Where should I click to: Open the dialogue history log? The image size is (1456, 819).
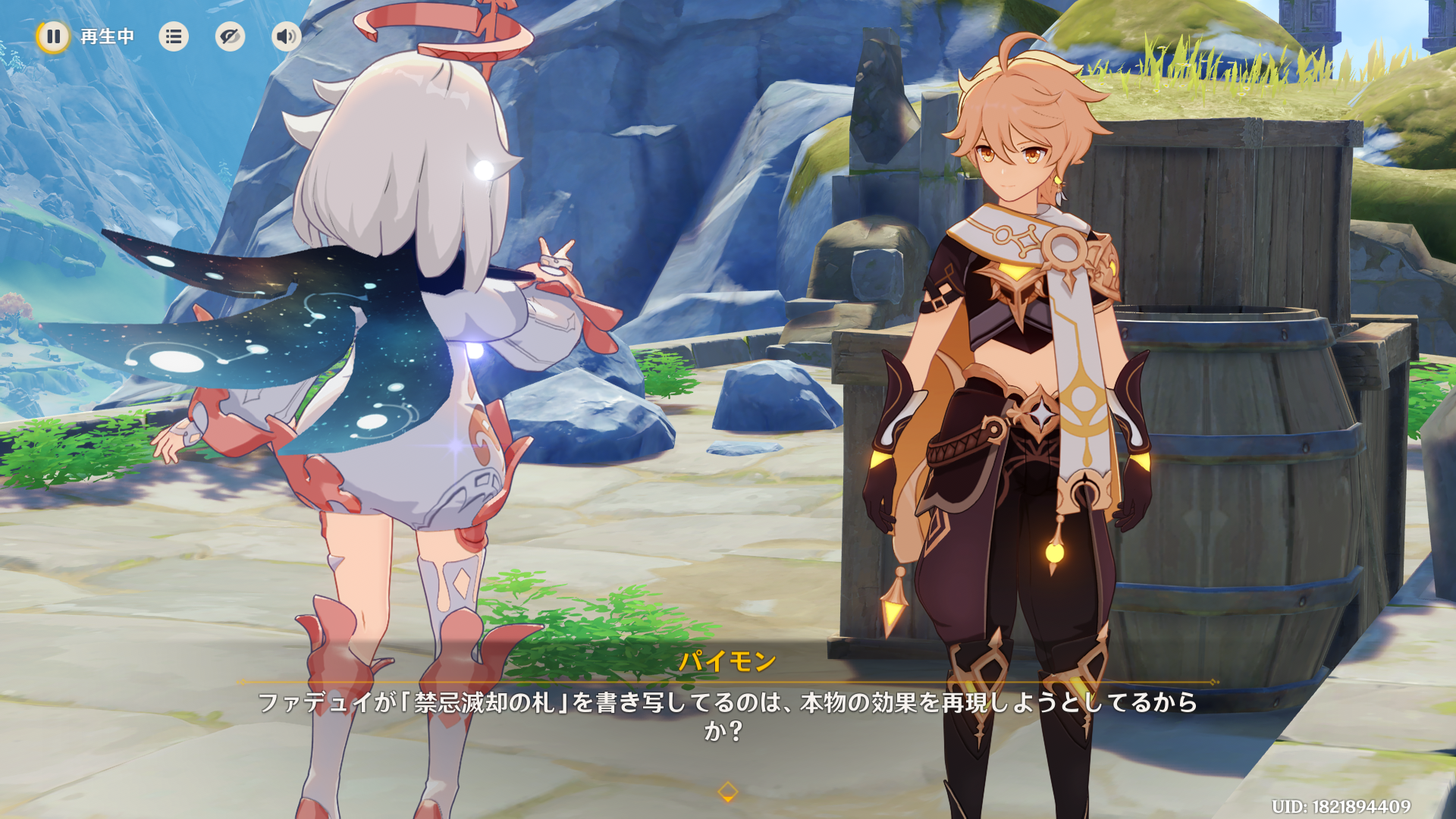(x=174, y=36)
